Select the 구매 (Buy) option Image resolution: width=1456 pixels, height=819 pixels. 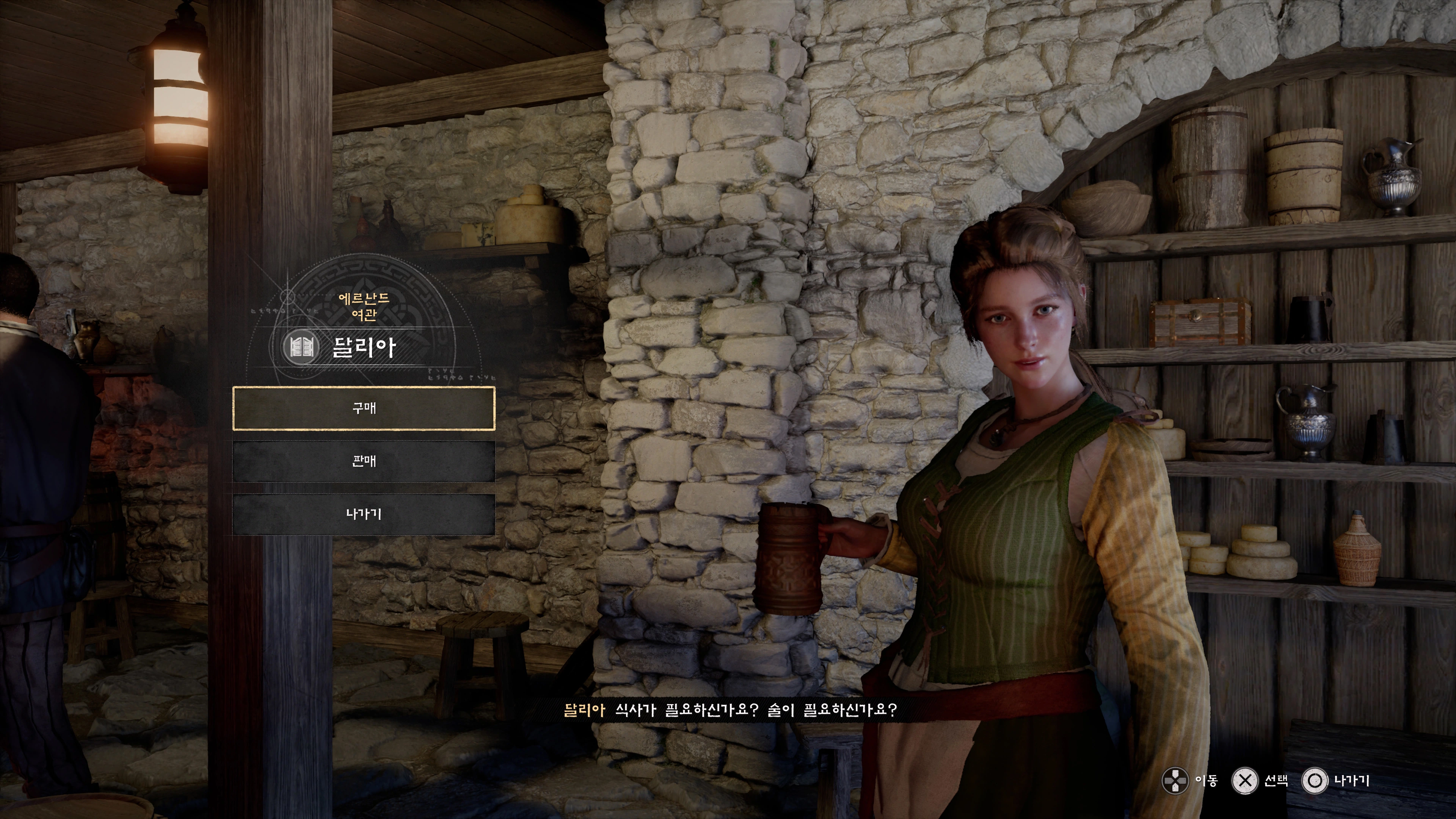click(364, 408)
